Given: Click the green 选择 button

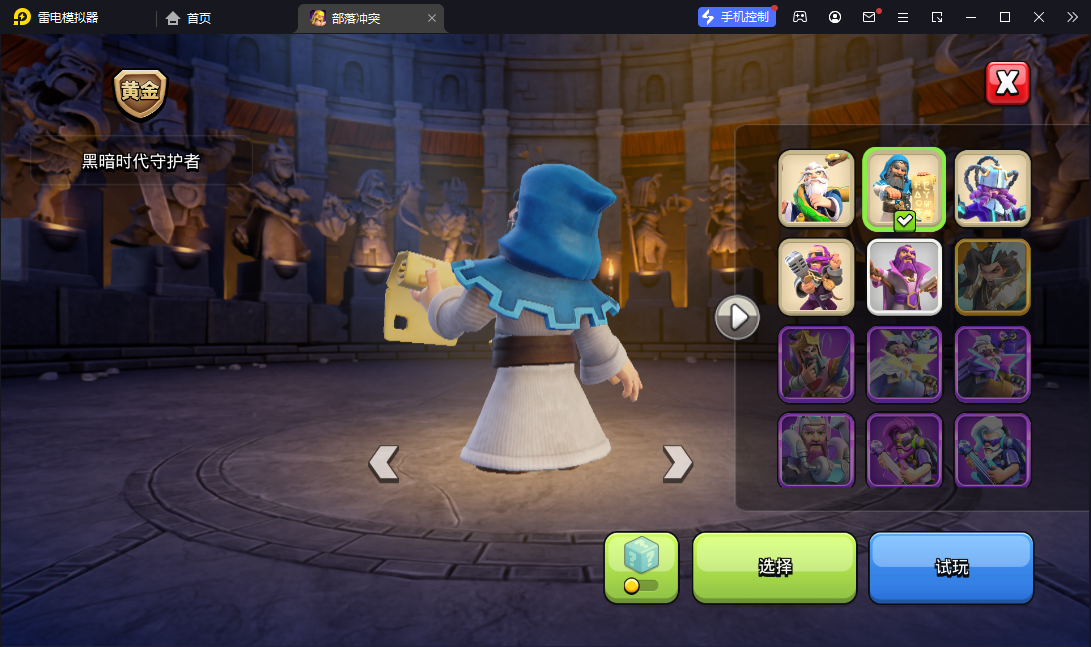Looking at the screenshot, I should tap(774, 567).
